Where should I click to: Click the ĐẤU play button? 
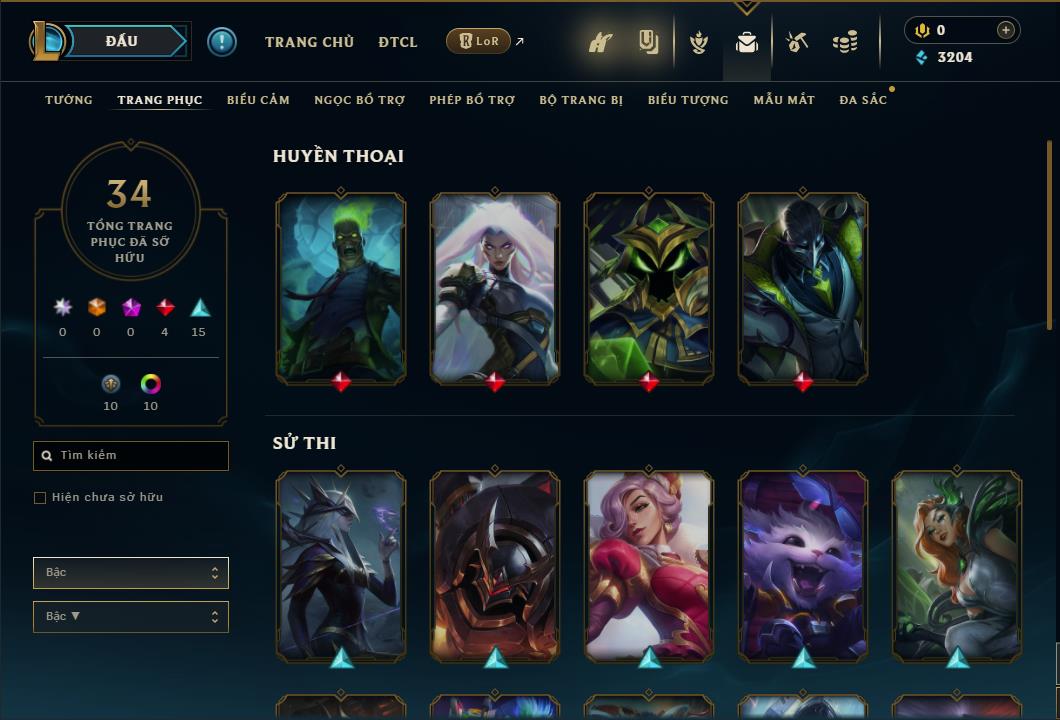pyautogui.click(x=122, y=41)
